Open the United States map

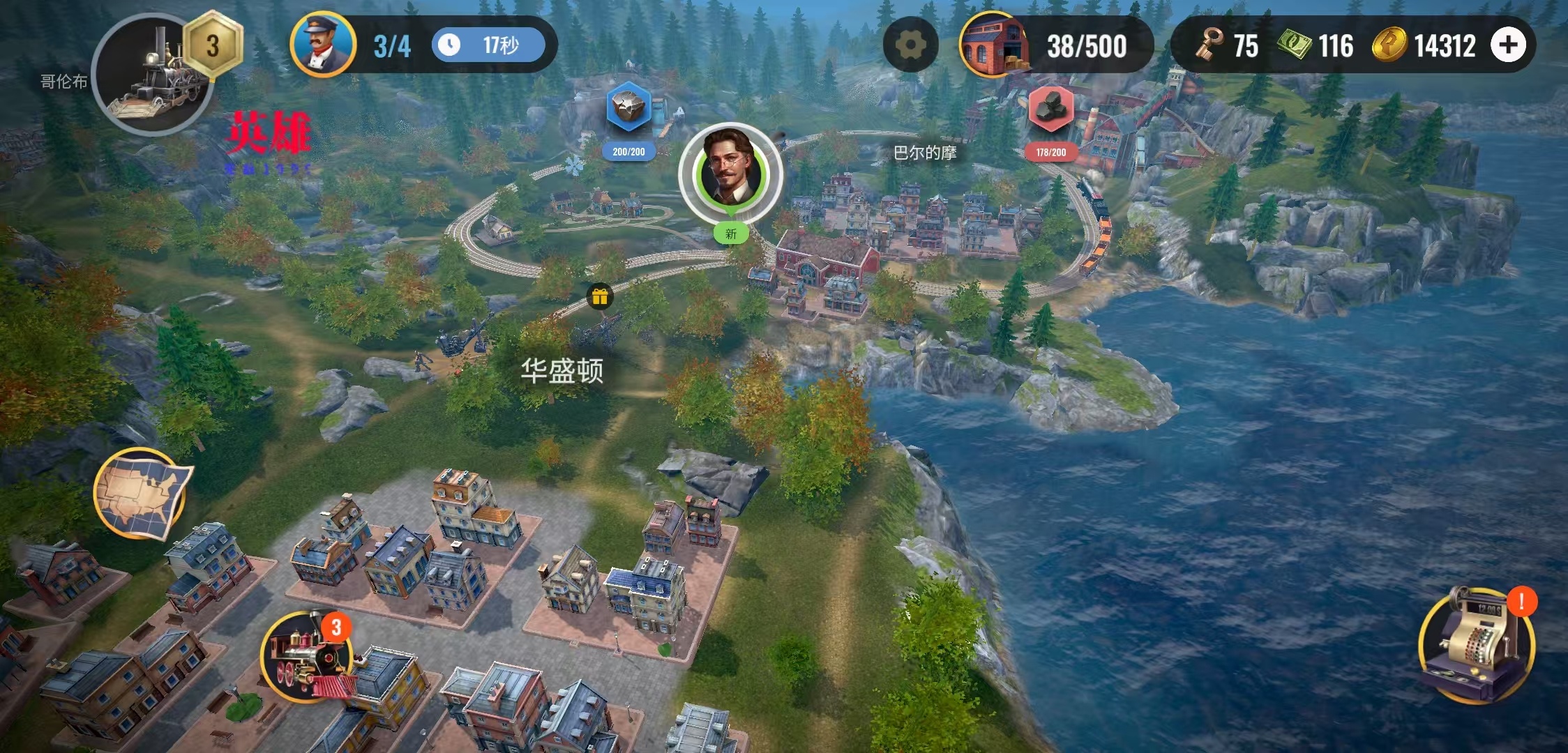(142, 494)
